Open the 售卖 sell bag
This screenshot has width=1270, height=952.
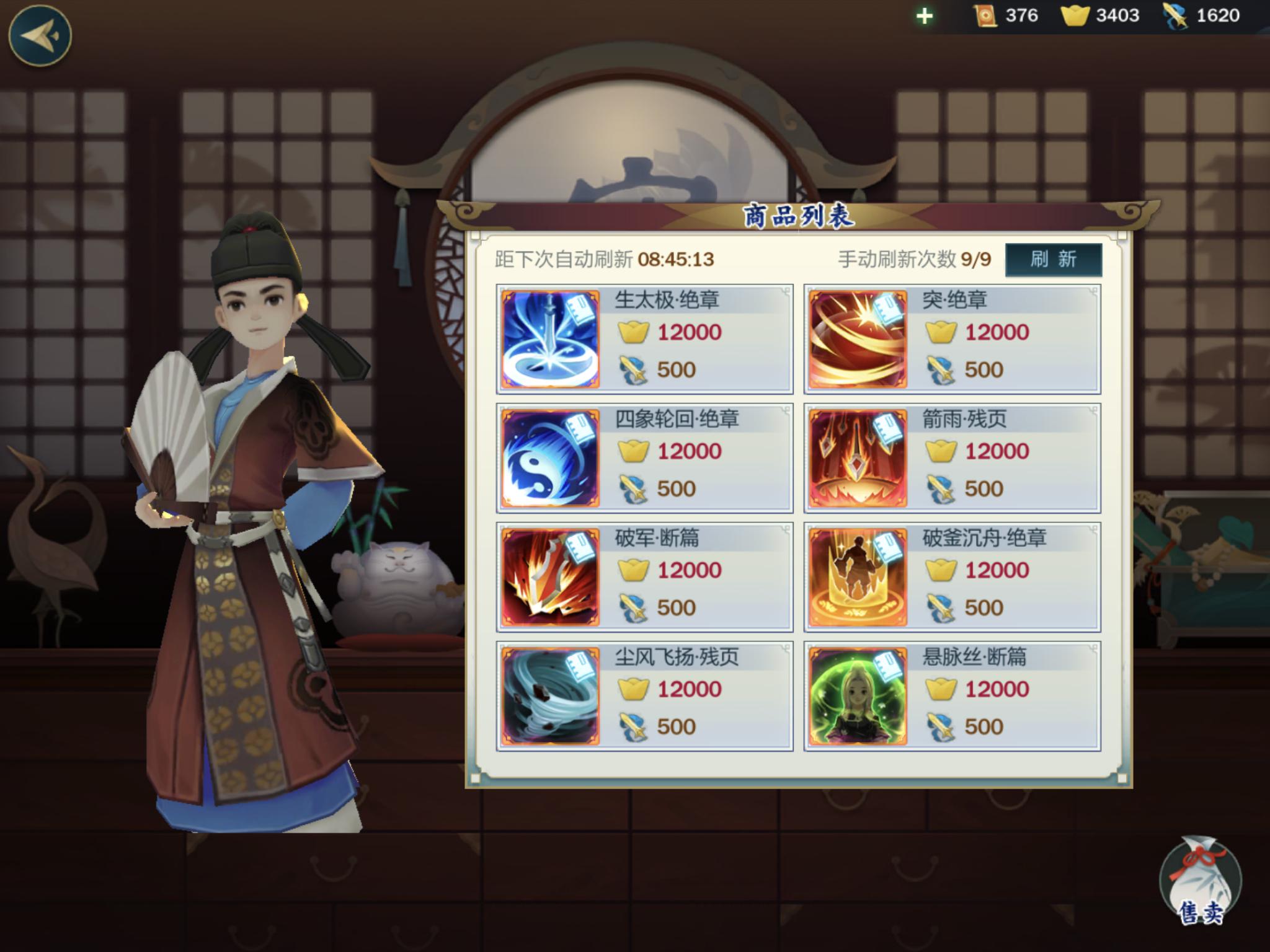(1199, 882)
